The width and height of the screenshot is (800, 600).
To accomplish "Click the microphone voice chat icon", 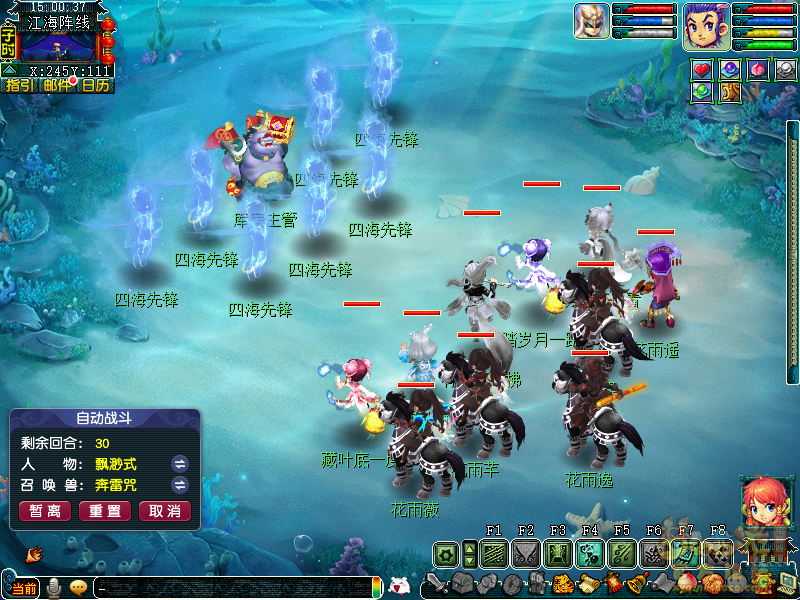I will pyautogui.click(x=54, y=587).
